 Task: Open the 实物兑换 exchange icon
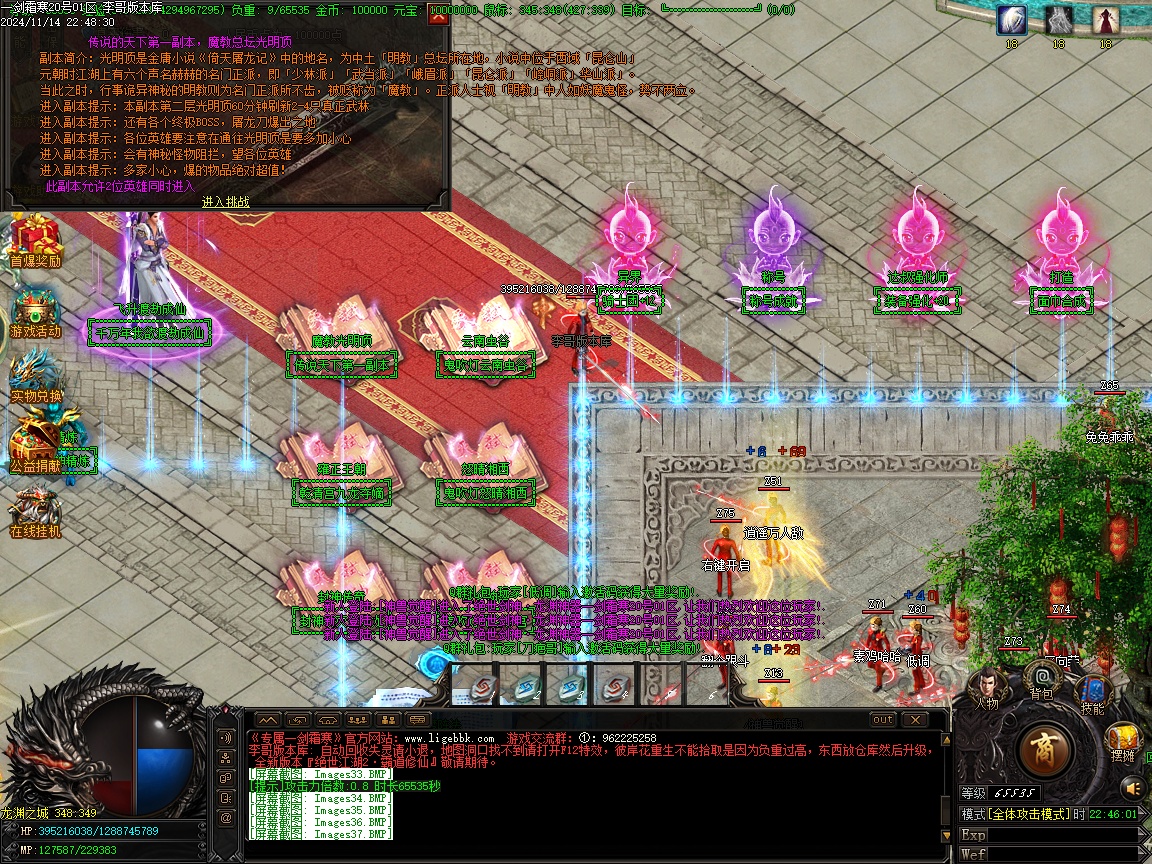click(35, 376)
